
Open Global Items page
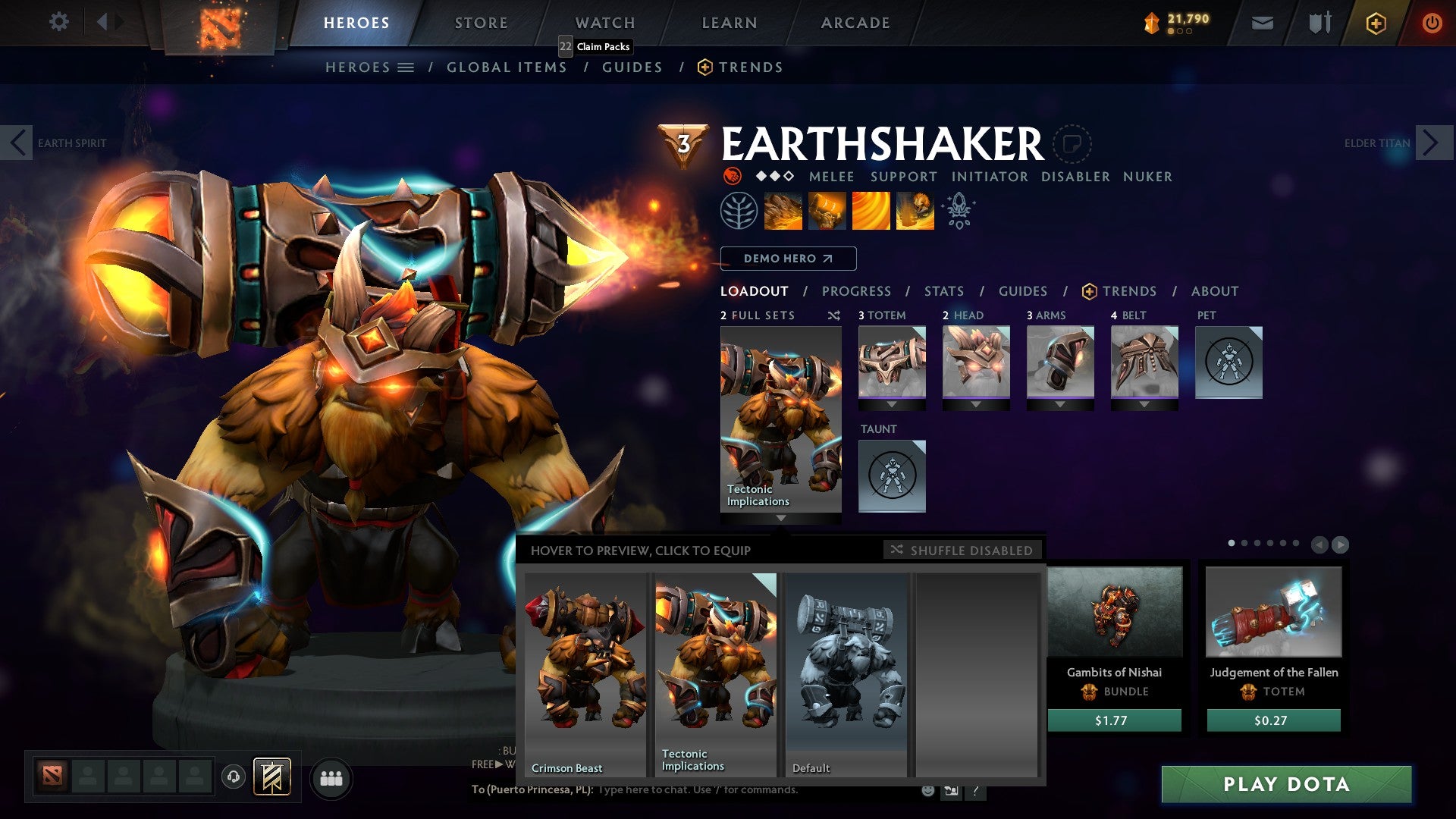[507, 67]
